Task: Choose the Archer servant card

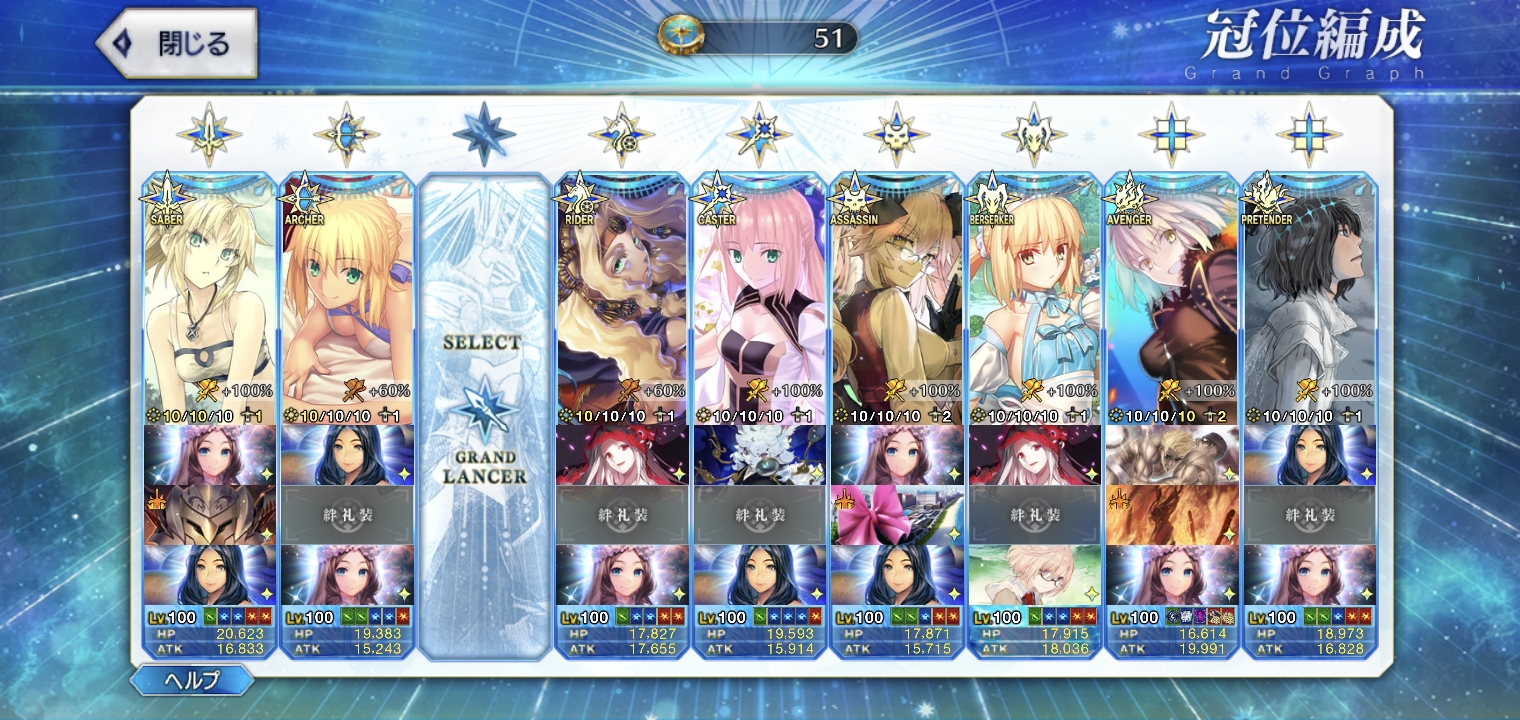Action: click(x=346, y=300)
